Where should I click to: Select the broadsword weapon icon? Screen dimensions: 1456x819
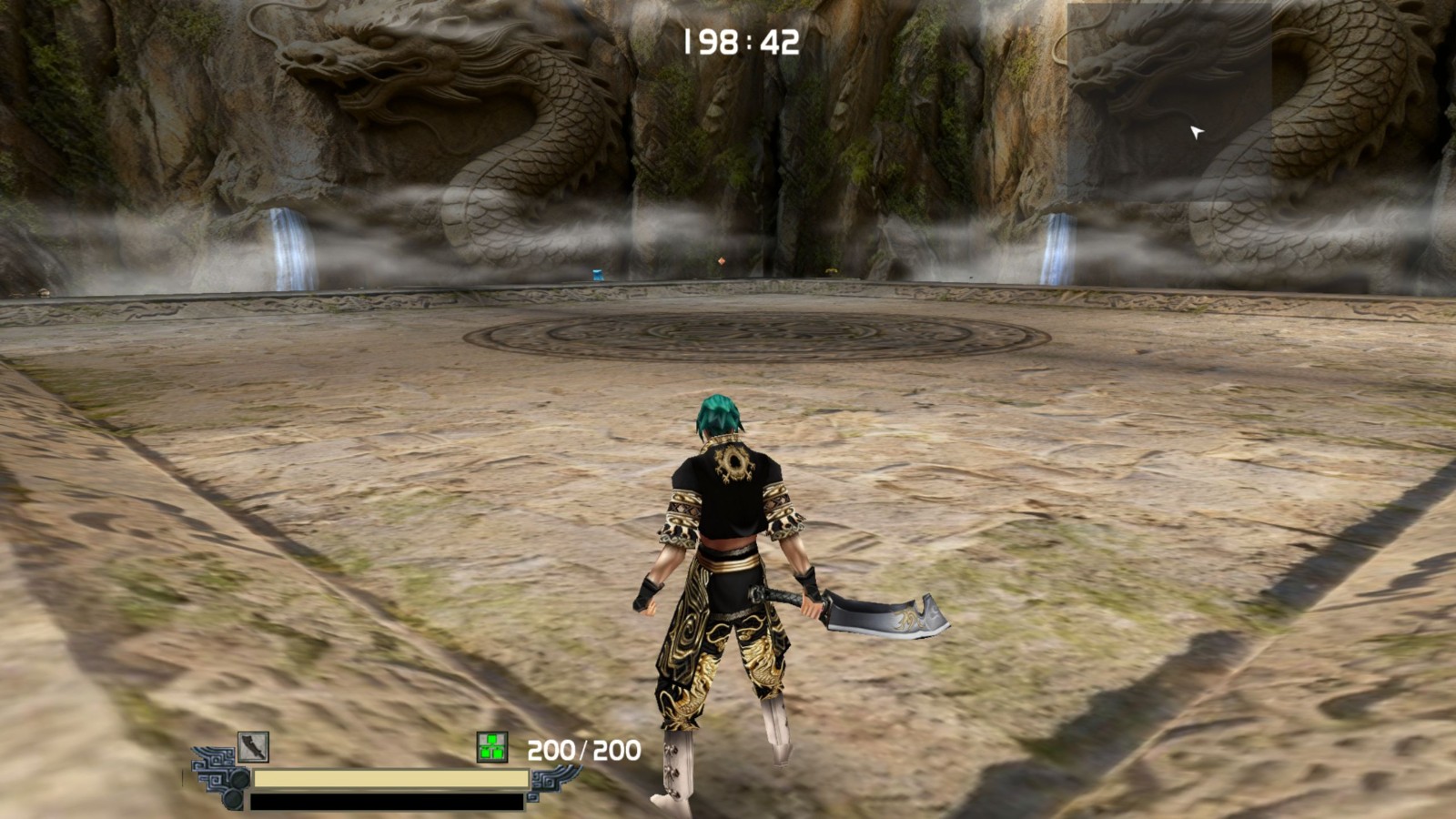pos(253,747)
